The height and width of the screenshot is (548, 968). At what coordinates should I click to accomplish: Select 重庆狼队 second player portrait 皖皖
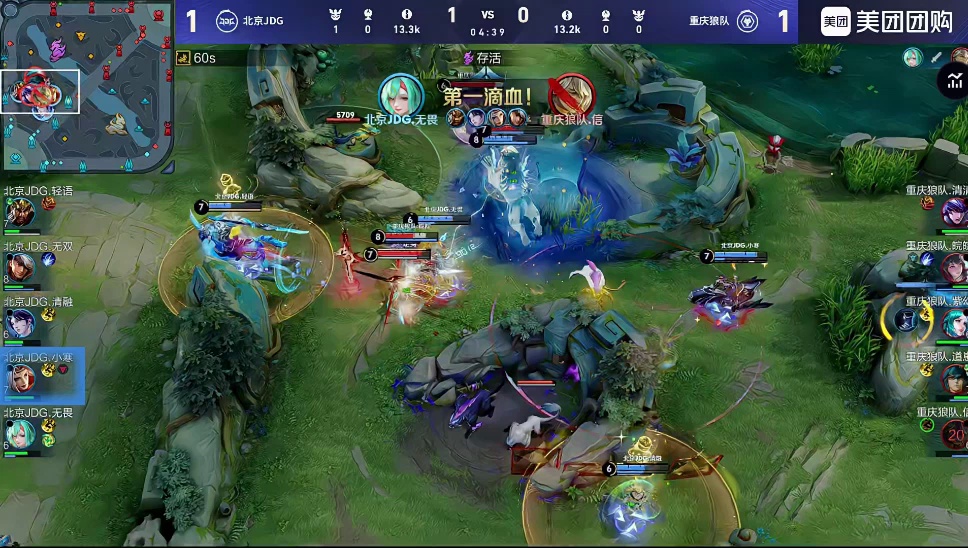click(x=952, y=267)
